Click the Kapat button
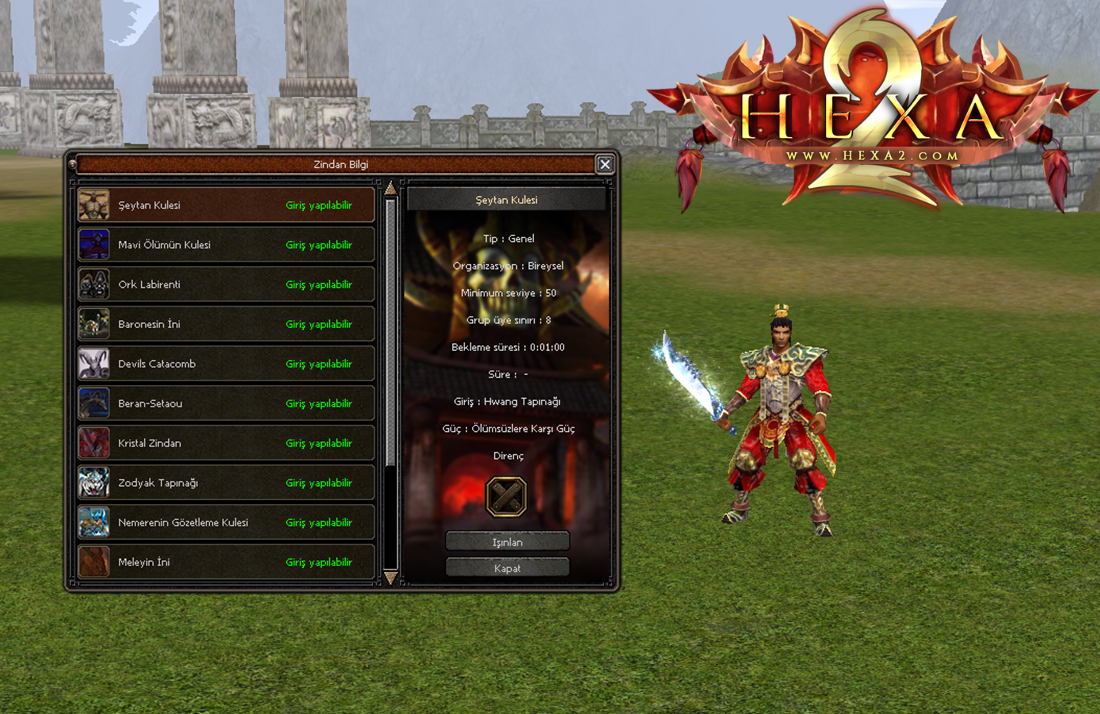1100x714 pixels. [507, 568]
